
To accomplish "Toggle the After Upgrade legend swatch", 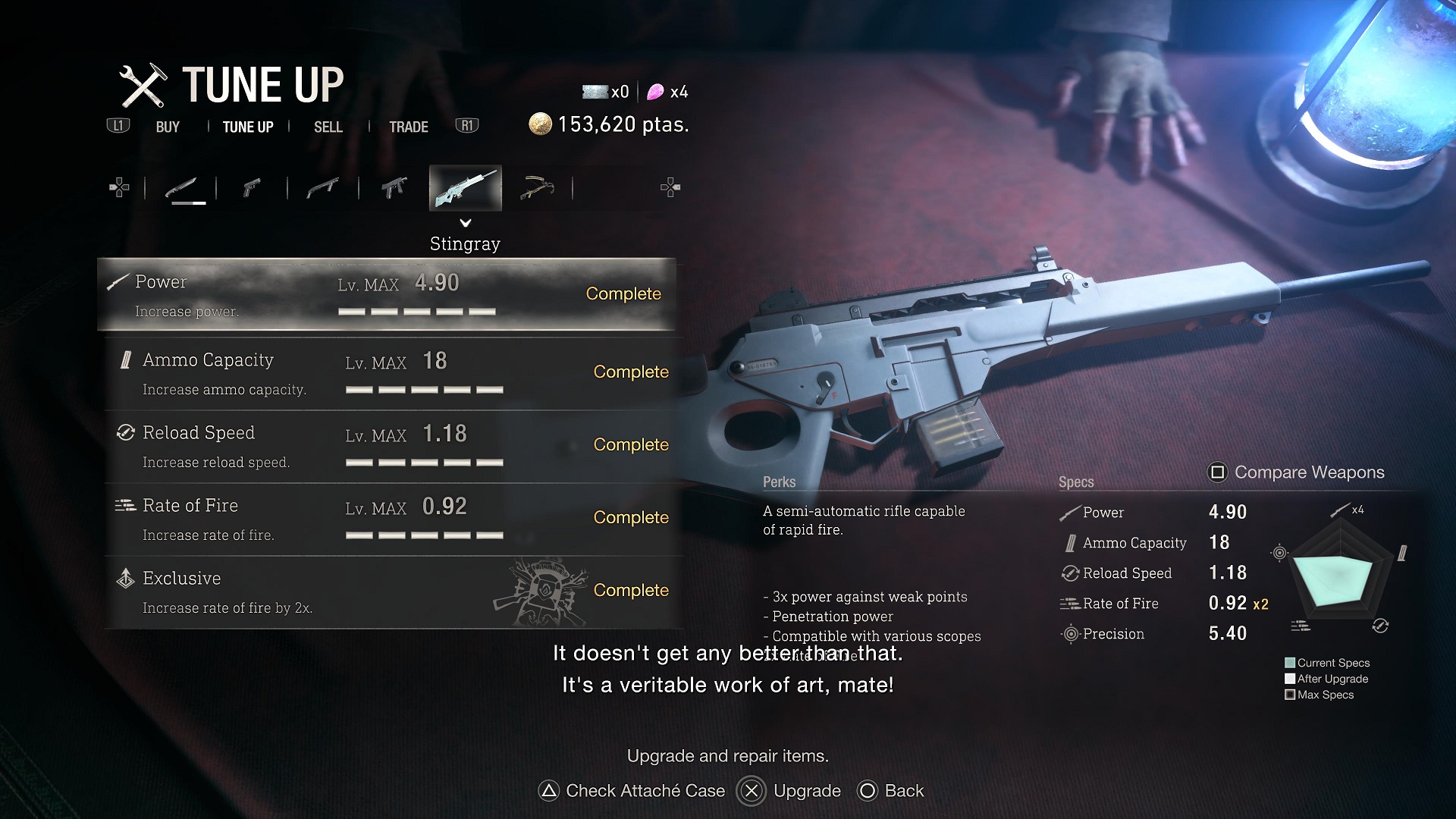I will click(1290, 678).
